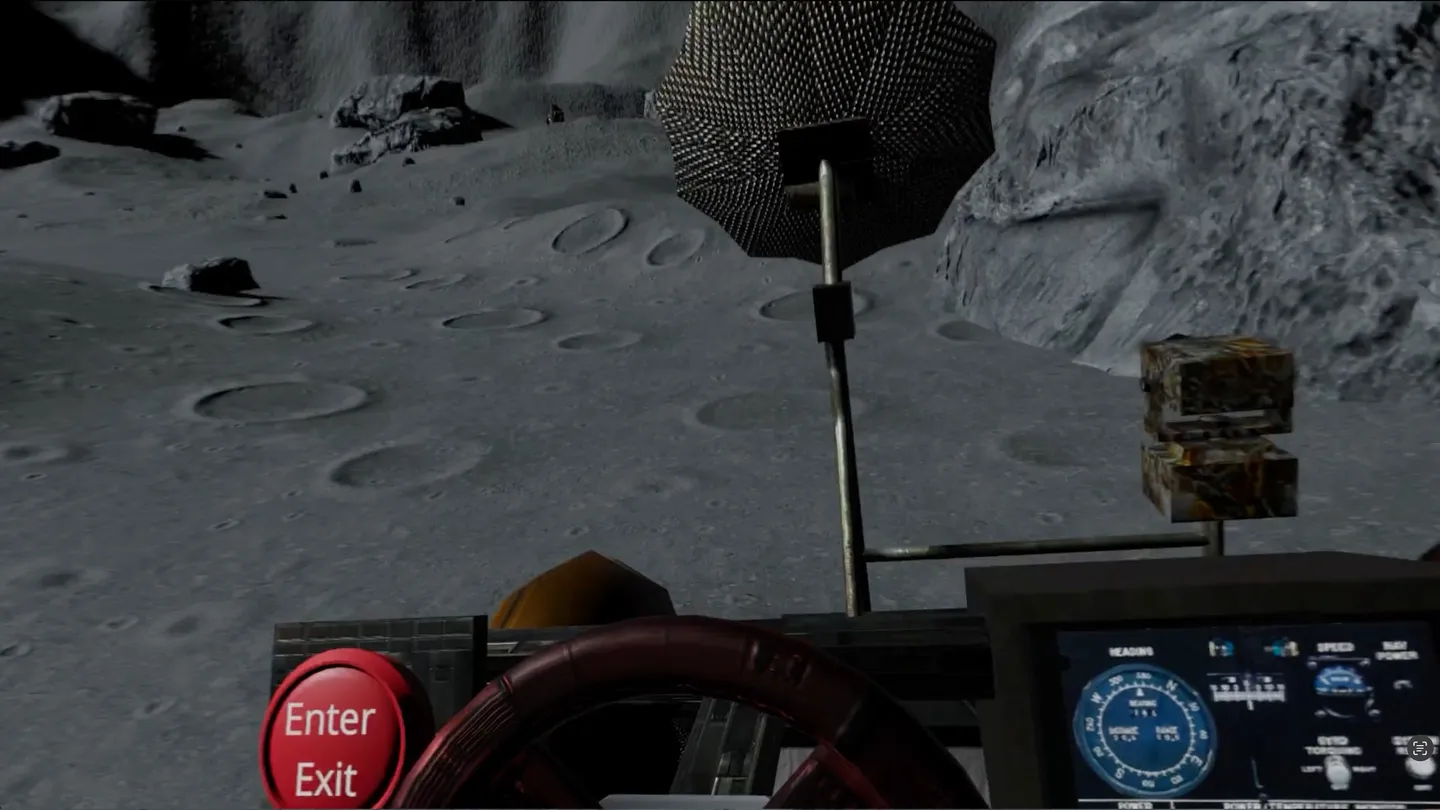Open the POWER section at the console bottom
This screenshot has width=1440, height=810.
pyautogui.click(x=1134, y=803)
